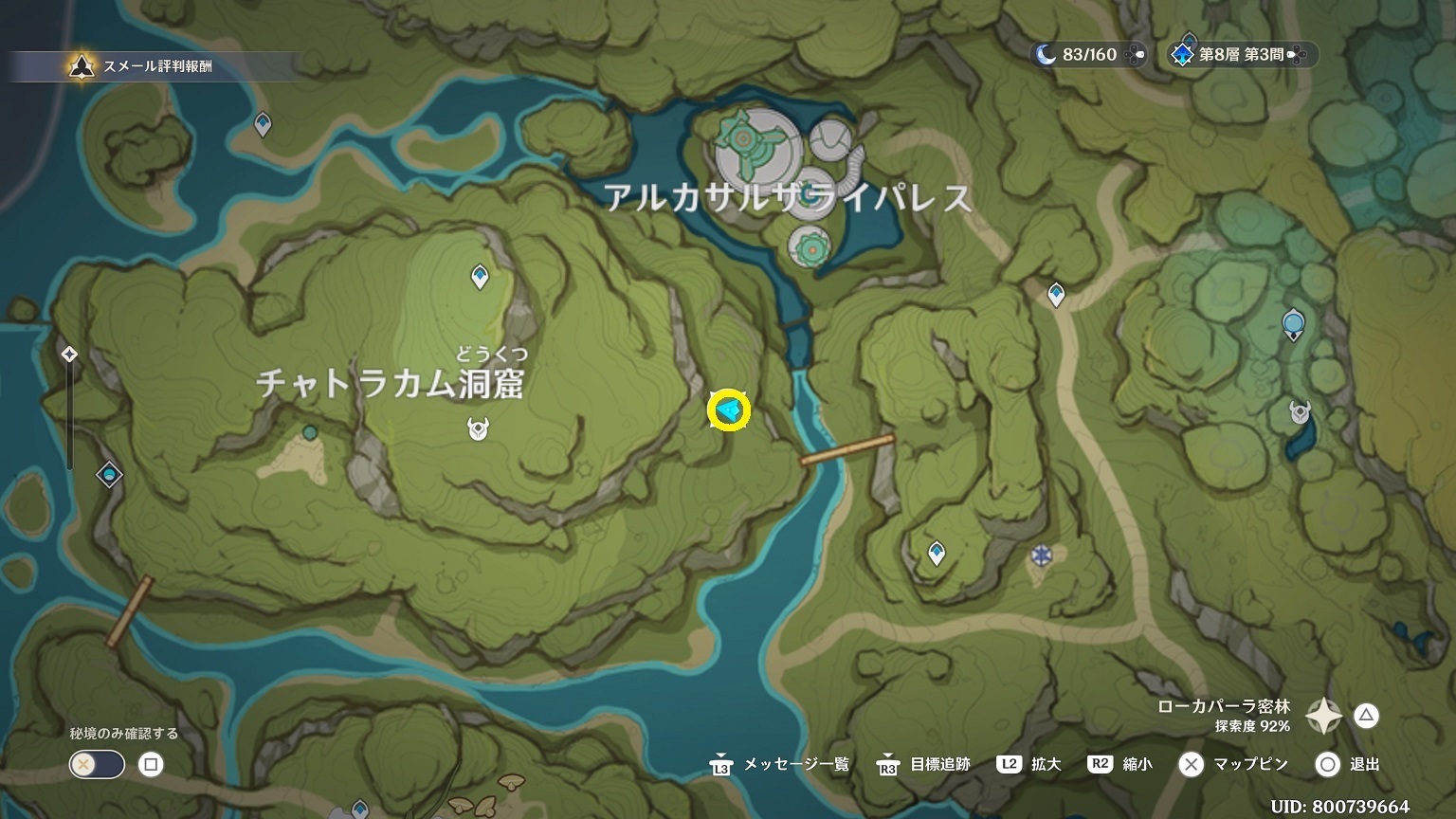Select 目標追跡 target tracking
Image resolution: width=1456 pixels, height=819 pixels.
pos(938,764)
